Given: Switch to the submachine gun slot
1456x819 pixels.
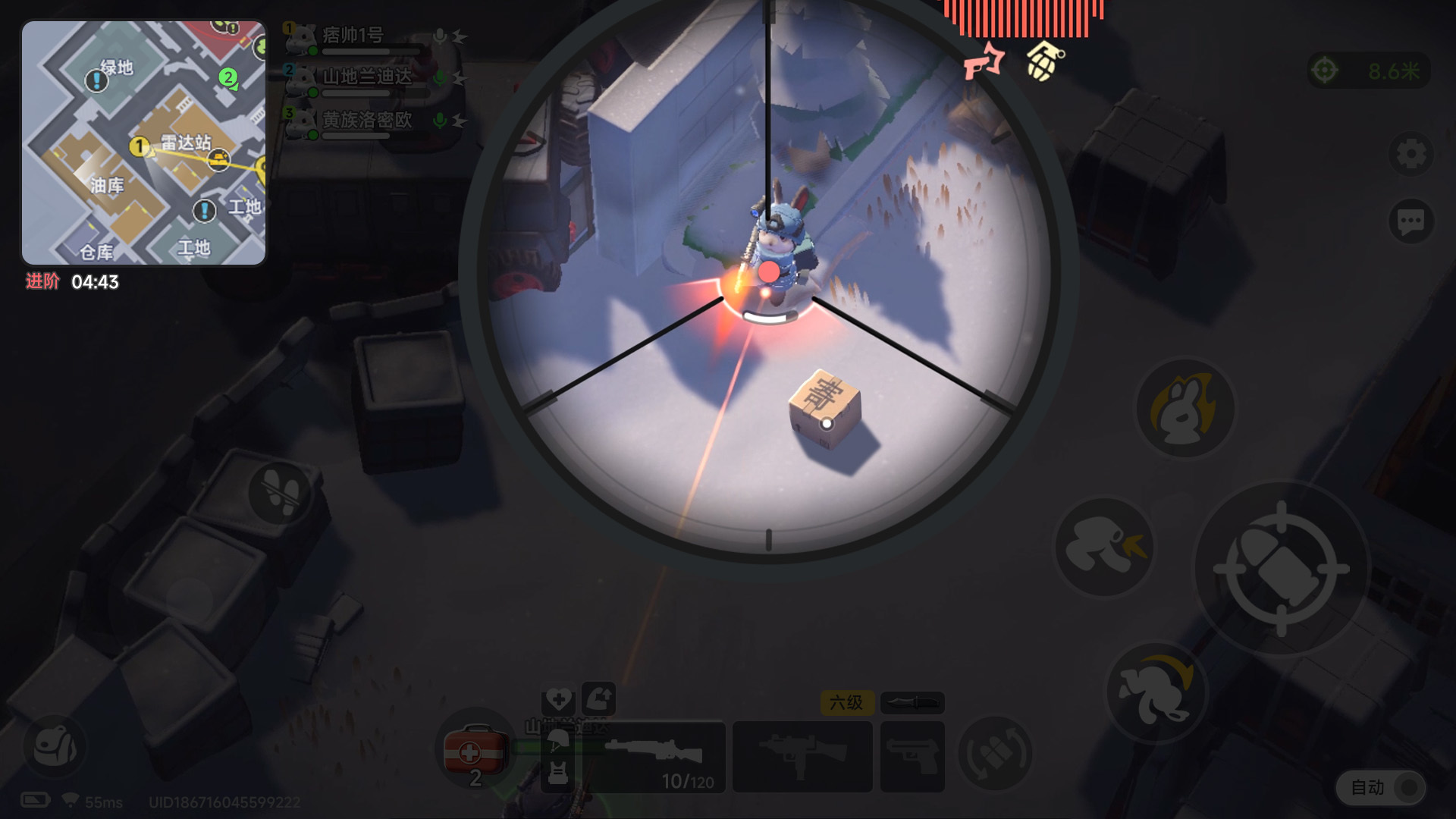Looking at the screenshot, I should [802, 757].
